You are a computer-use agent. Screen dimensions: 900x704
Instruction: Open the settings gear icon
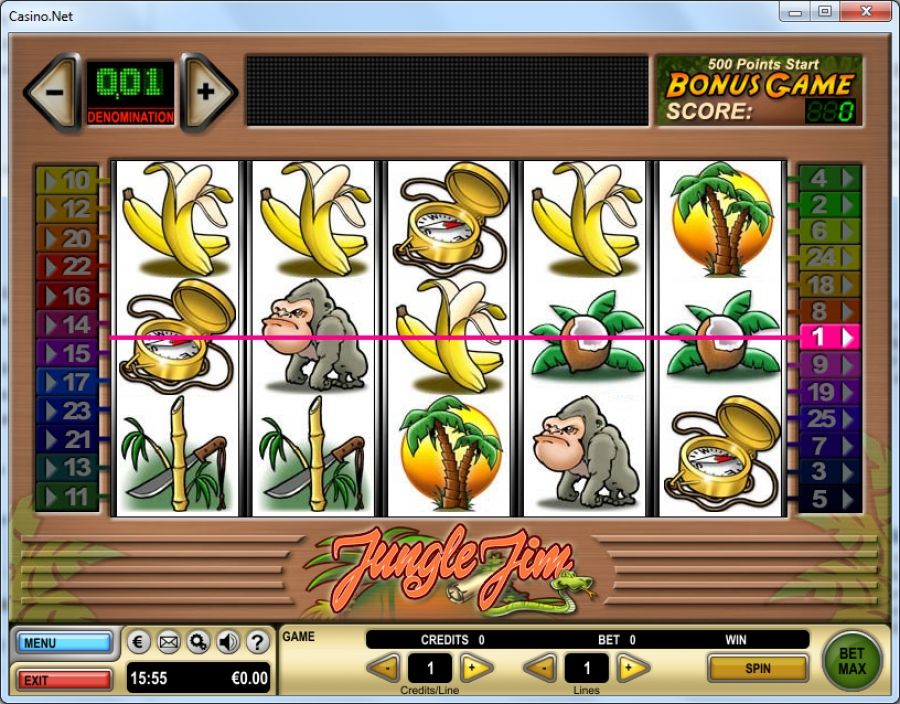[198, 642]
